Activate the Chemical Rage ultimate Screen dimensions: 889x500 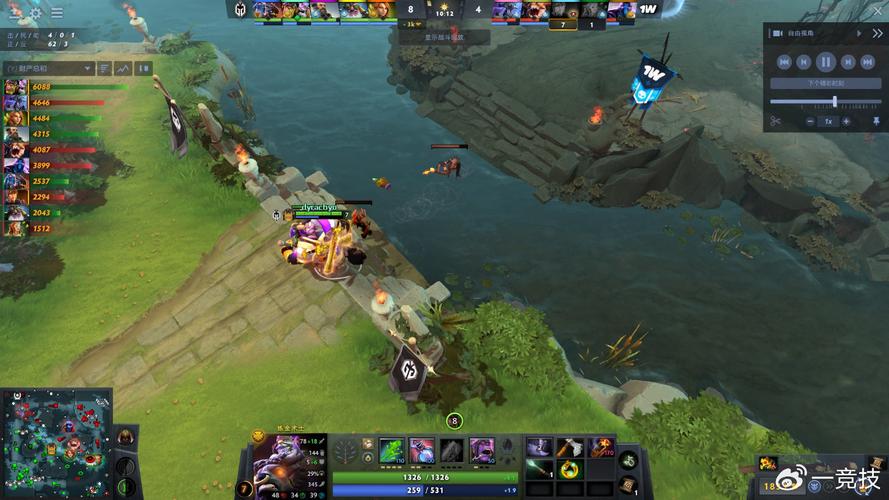[482, 449]
